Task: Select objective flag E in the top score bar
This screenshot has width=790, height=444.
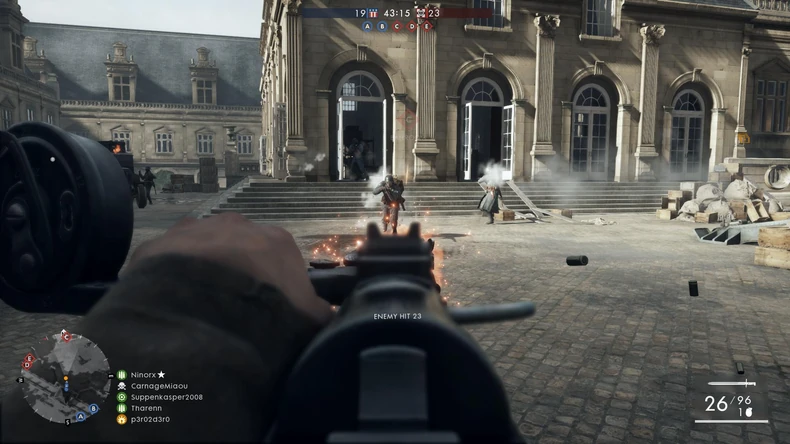Action: [x=427, y=26]
